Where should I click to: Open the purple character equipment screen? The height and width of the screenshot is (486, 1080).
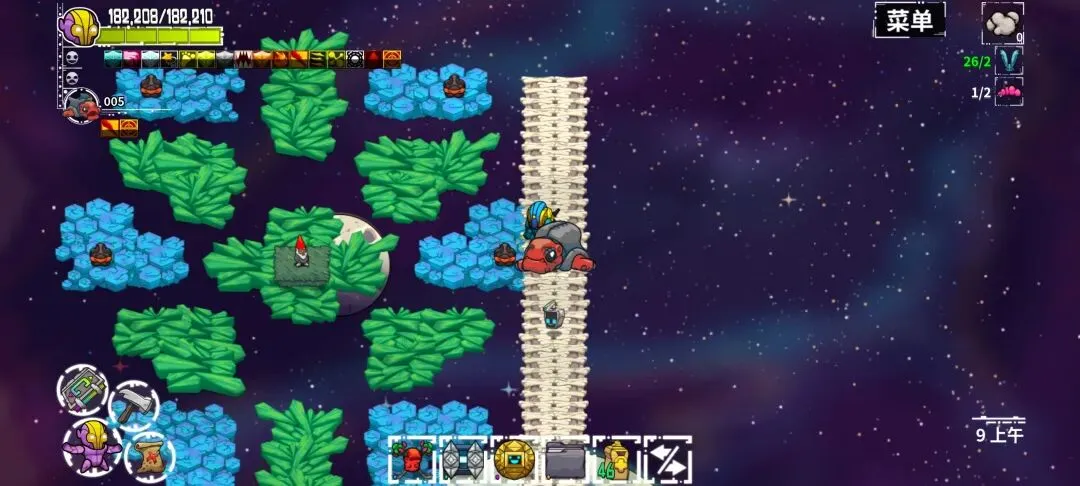click(86, 444)
